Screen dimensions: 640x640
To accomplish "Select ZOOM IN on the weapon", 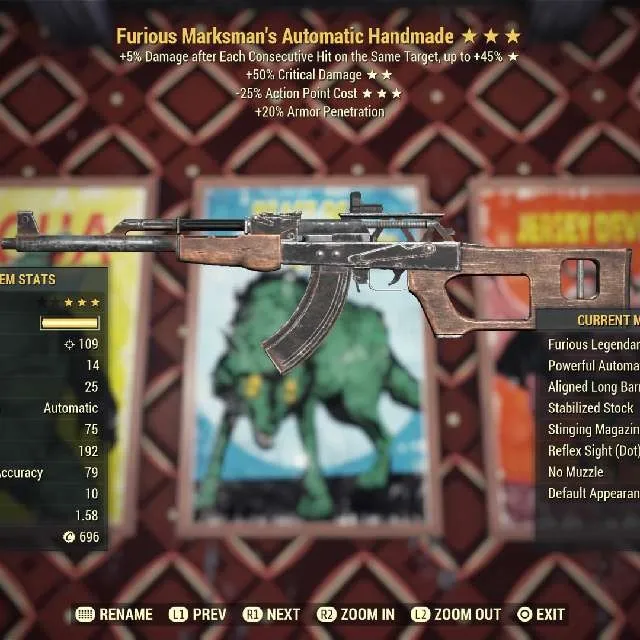I will [357, 614].
